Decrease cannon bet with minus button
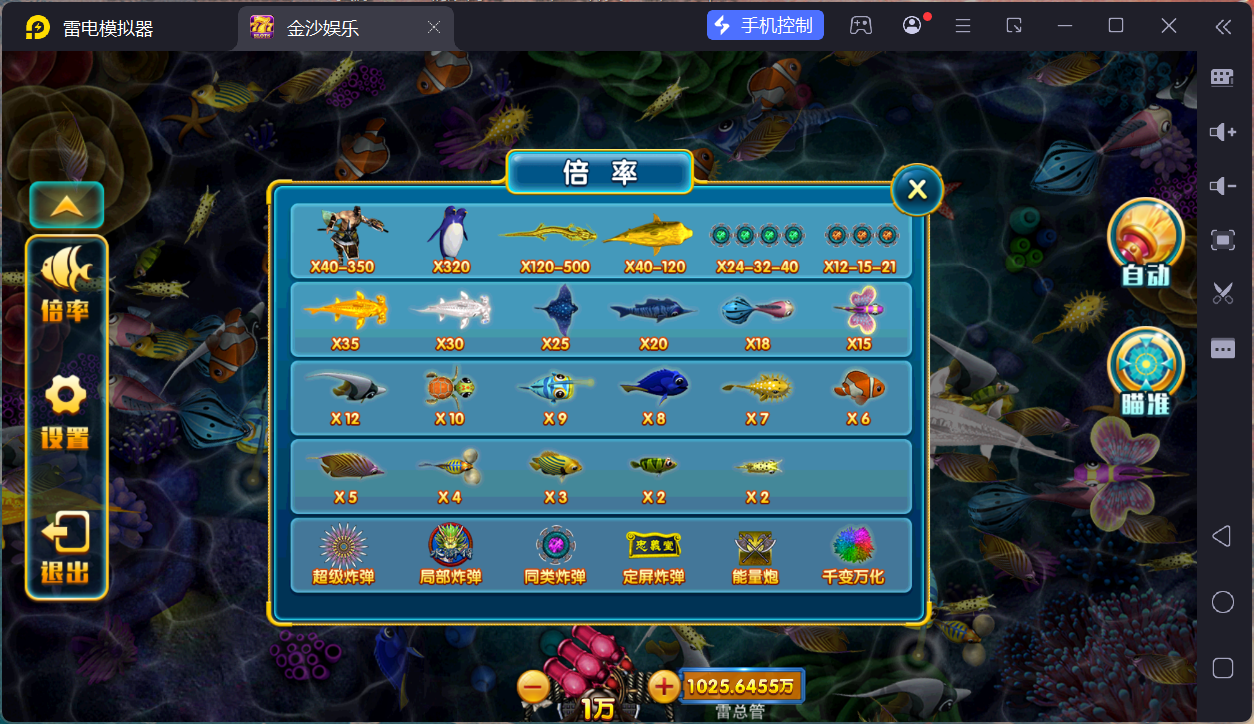The height and width of the screenshot is (724, 1254). coord(533,686)
